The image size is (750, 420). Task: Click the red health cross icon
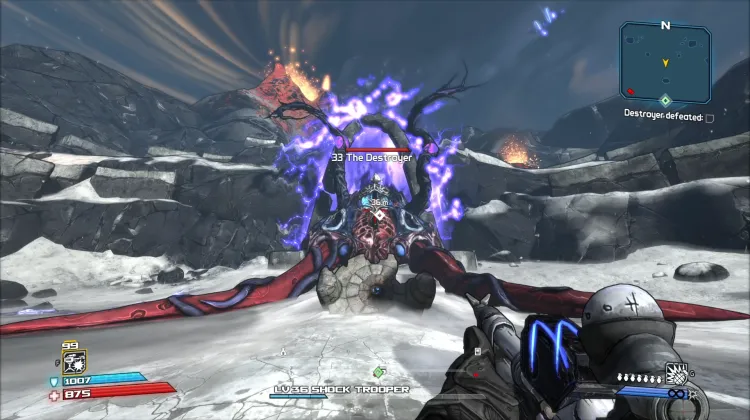tap(54, 394)
